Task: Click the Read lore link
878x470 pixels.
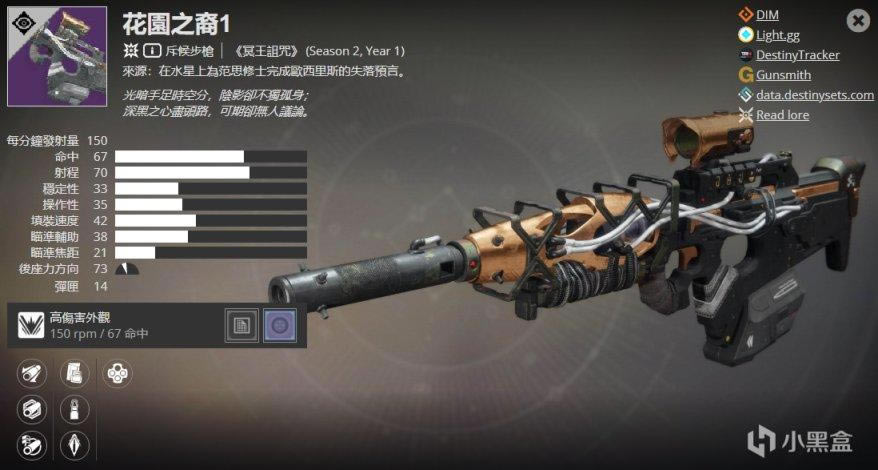Action: (x=782, y=115)
